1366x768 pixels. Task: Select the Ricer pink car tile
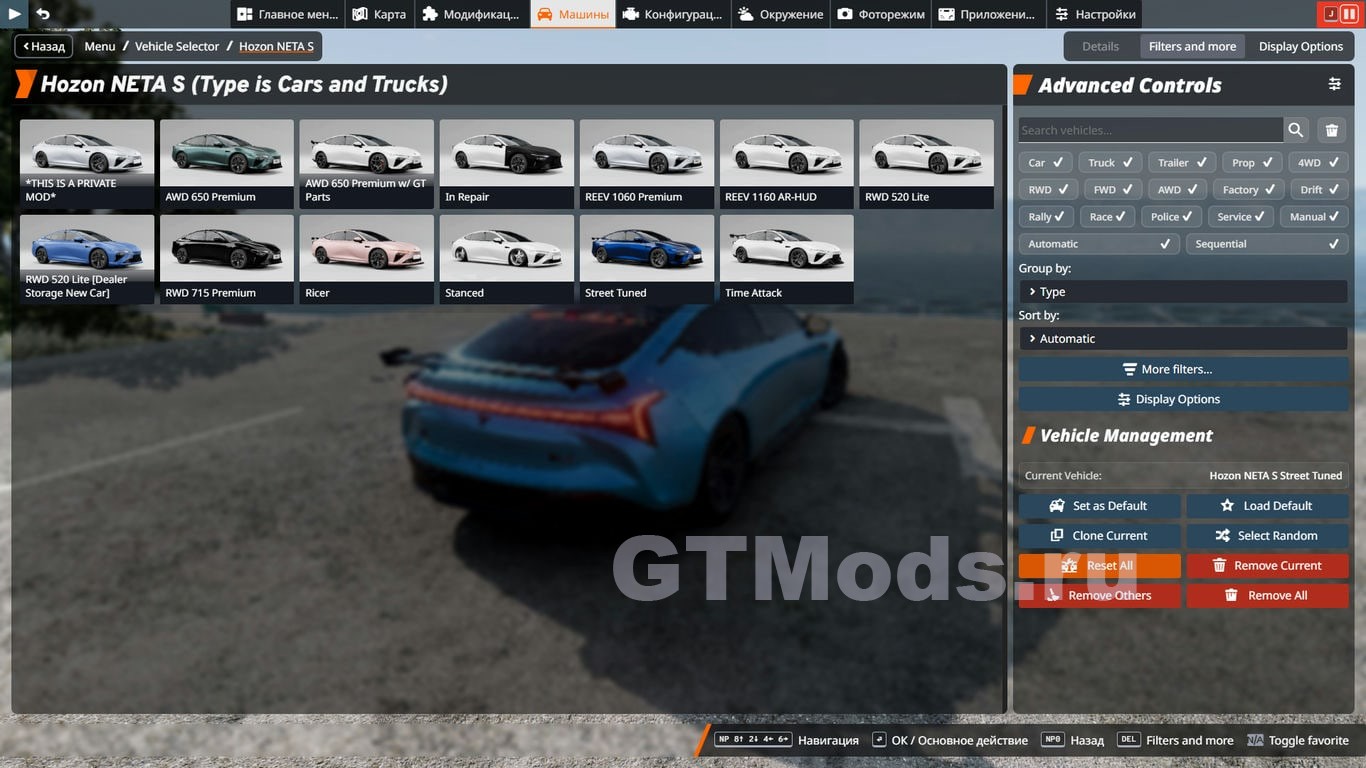coord(367,259)
